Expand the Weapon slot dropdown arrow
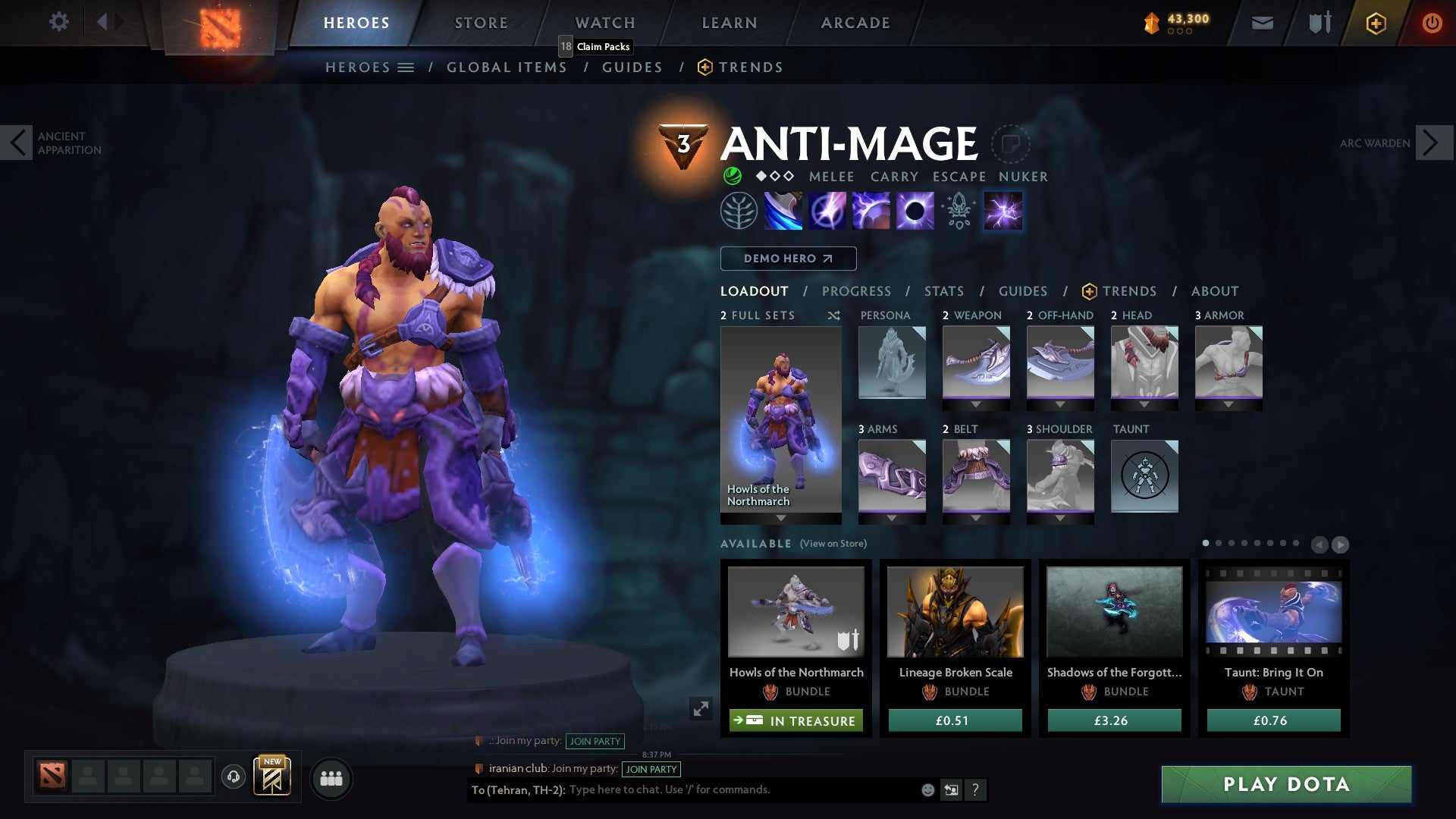Screen dimensions: 1456x819 [976, 405]
